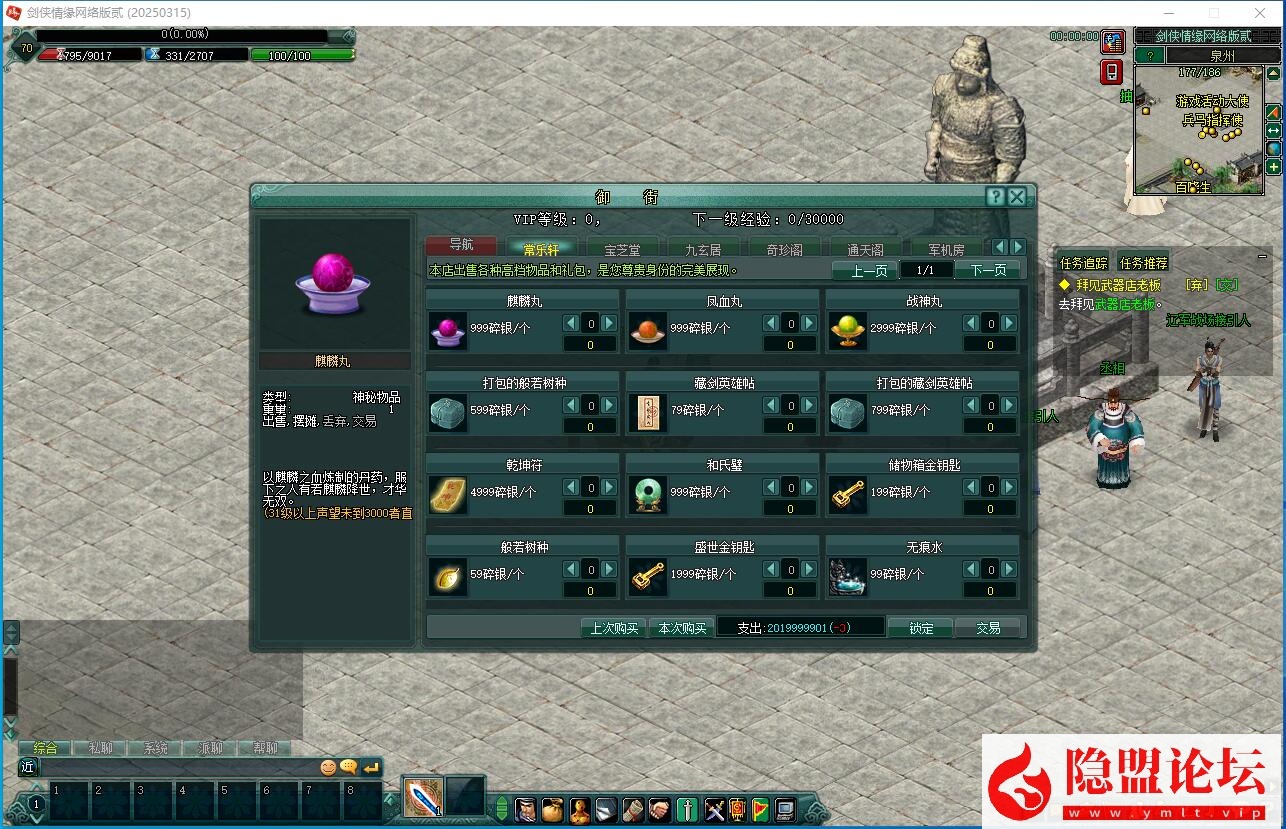The width and height of the screenshot is (1286, 829).
Task: Open the inventory money bag icon
Action: pos(551,811)
